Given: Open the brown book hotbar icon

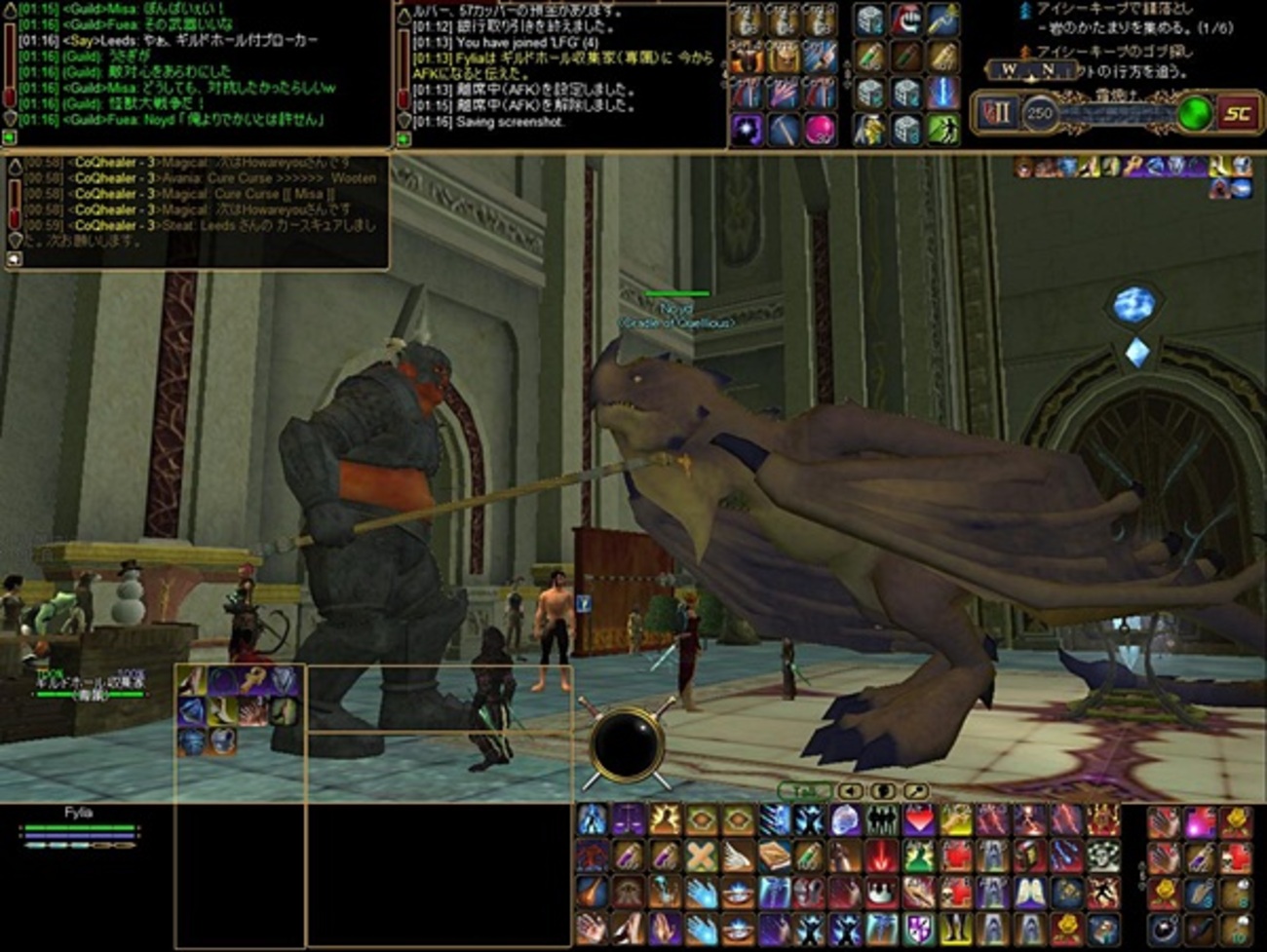Looking at the screenshot, I should [x=773, y=857].
